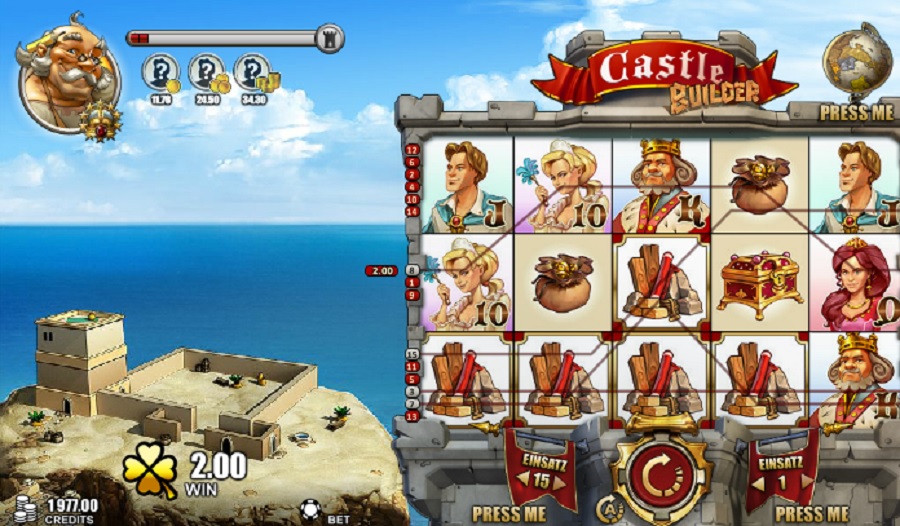This screenshot has height=526, width=900.
Task: Select payline number 13 marker
Action: [x=412, y=417]
